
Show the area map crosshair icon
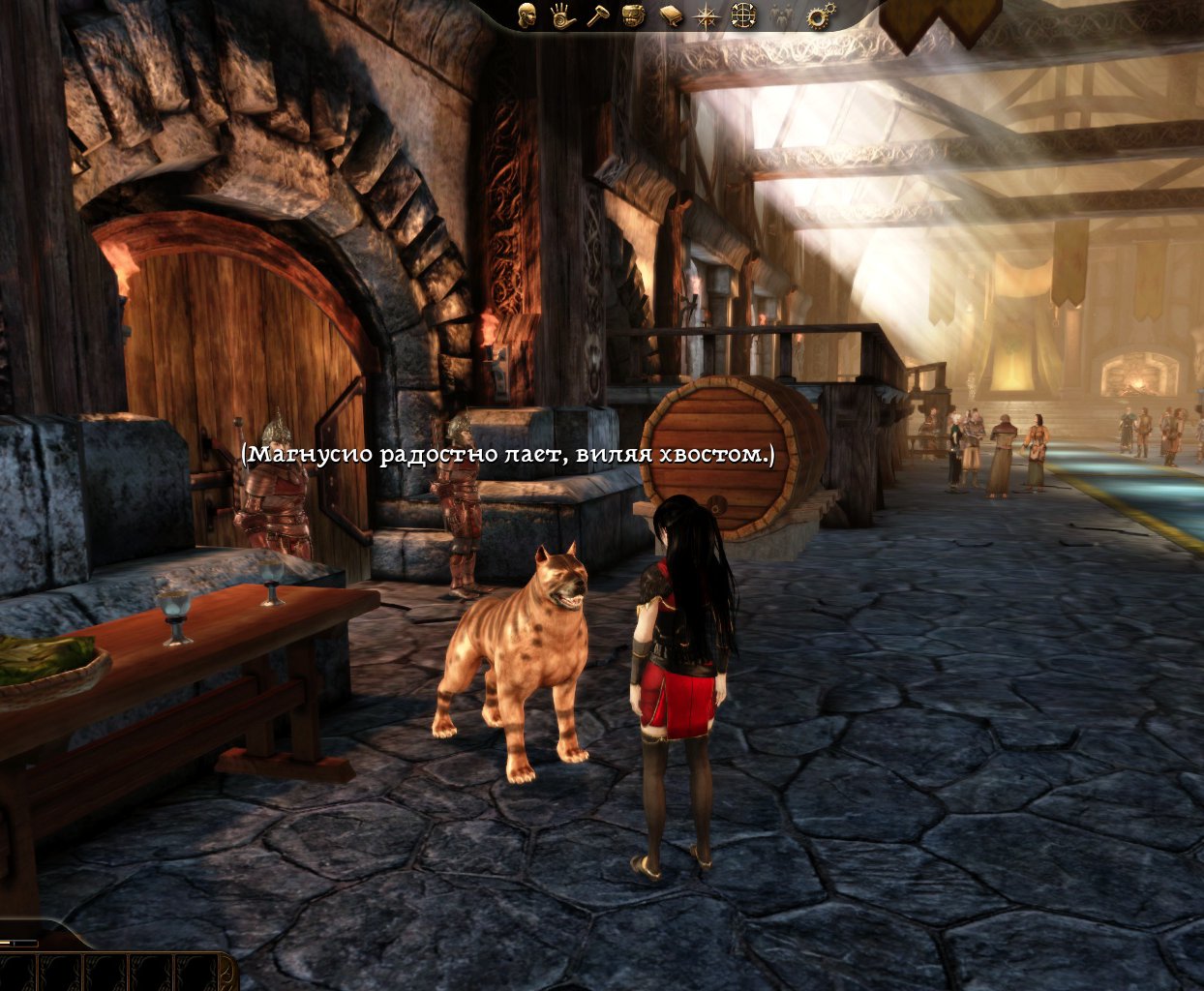[x=743, y=15]
